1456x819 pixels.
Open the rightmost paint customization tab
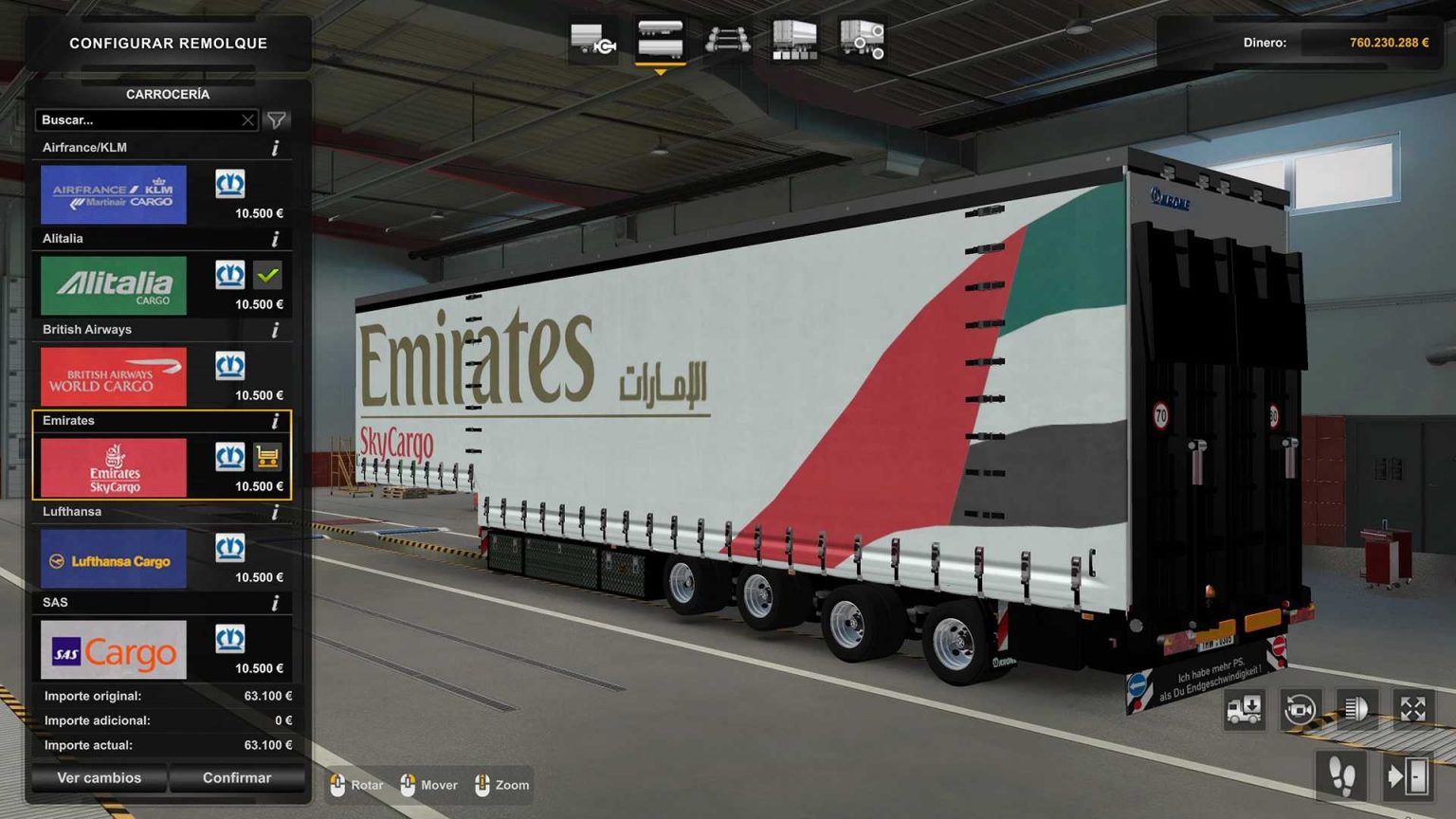(860, 38)
